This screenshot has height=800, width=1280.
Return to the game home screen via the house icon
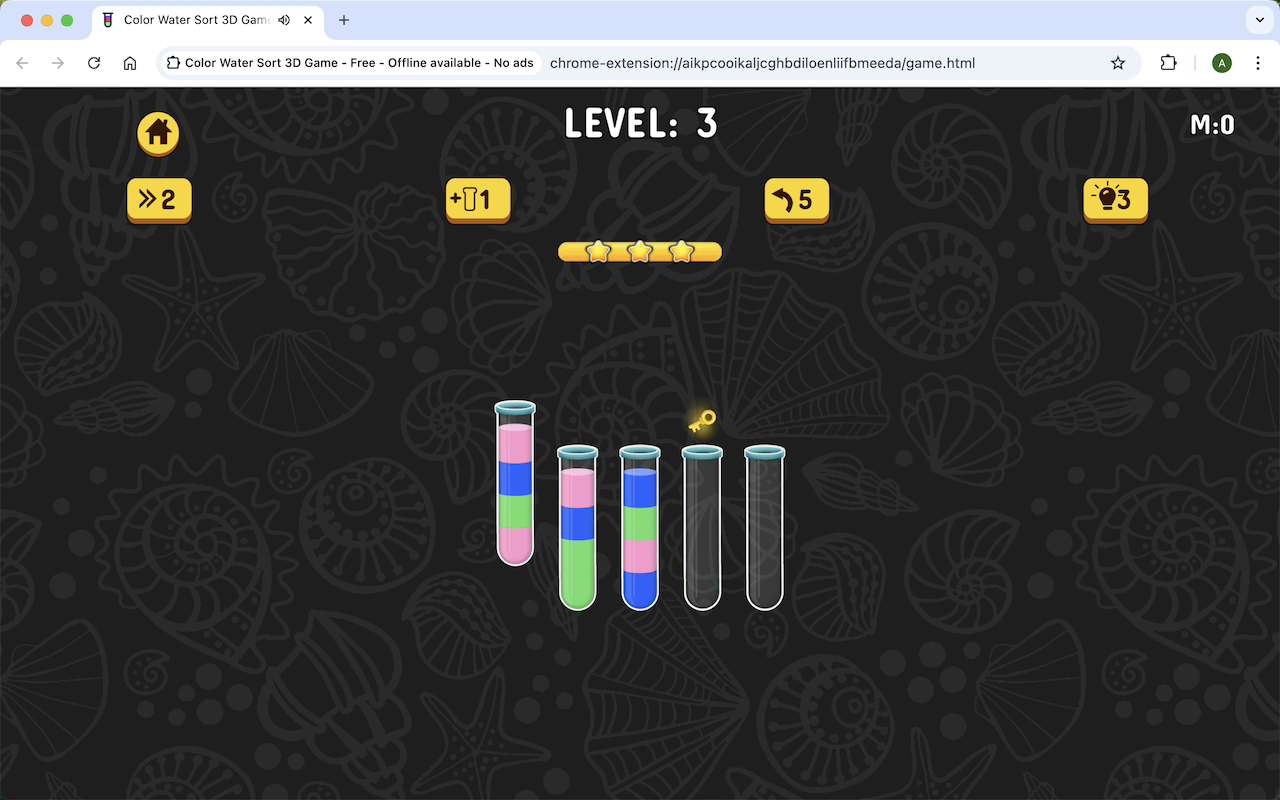point(157,135)
